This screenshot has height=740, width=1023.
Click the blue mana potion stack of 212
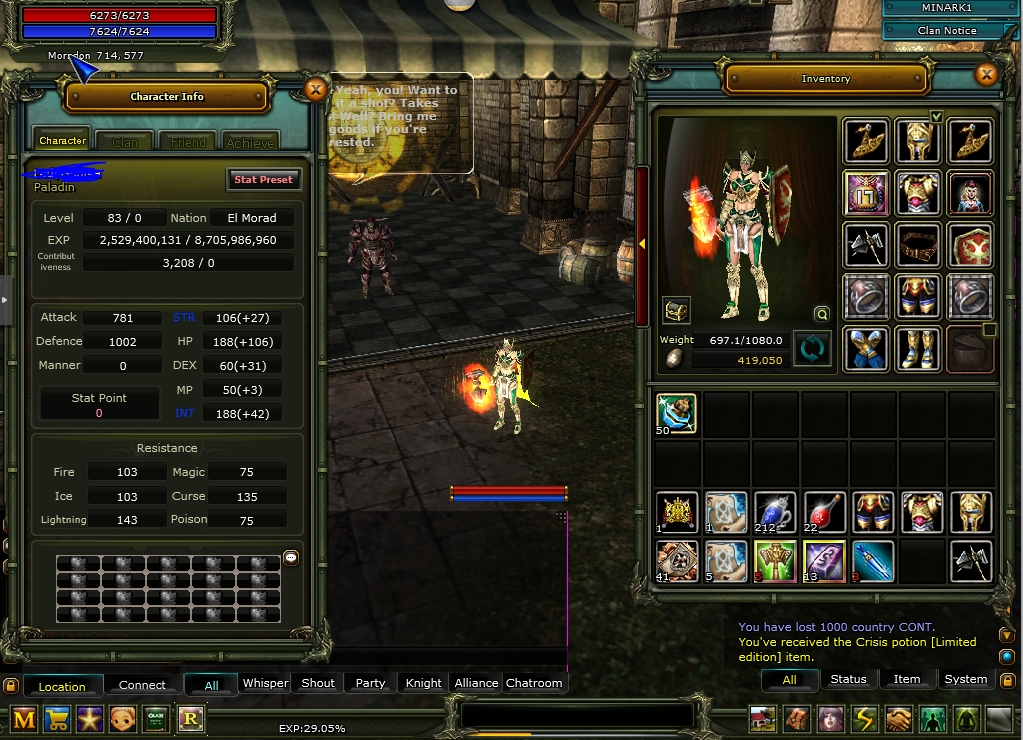(x=774, y=512)
